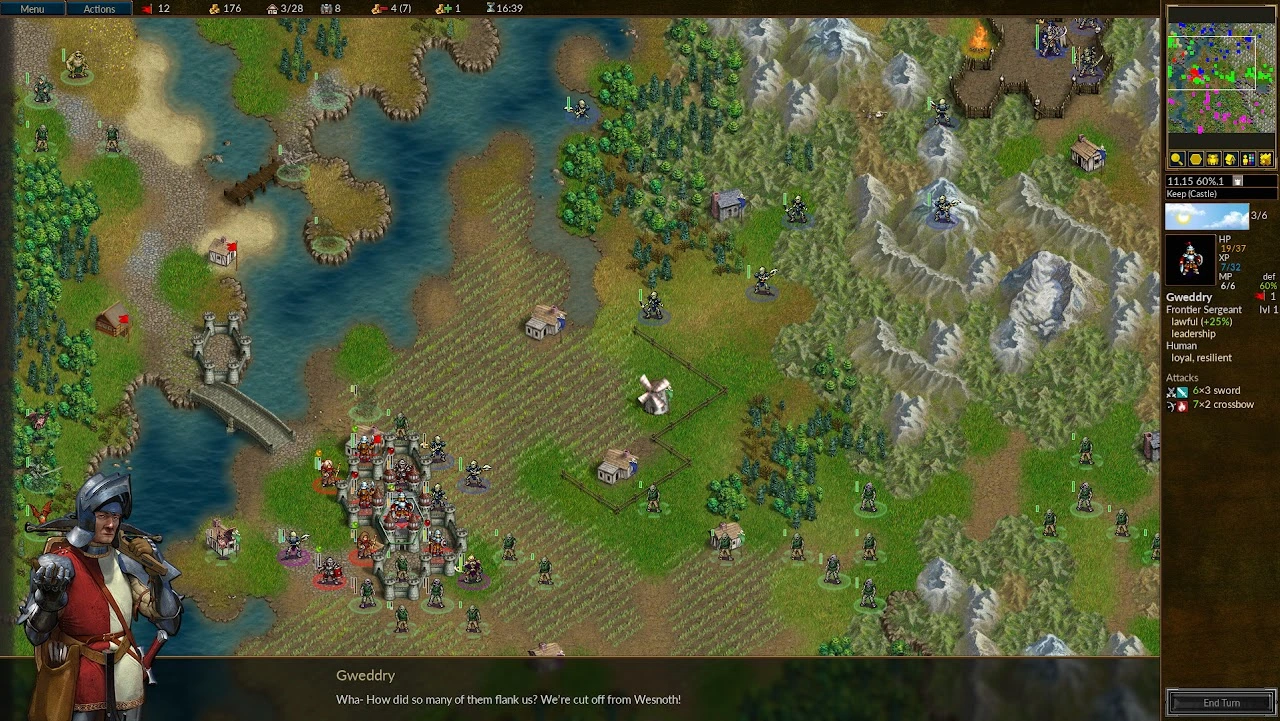
Task: Toggle village markers on the minimap
Action: click(x=1231, y=159)
